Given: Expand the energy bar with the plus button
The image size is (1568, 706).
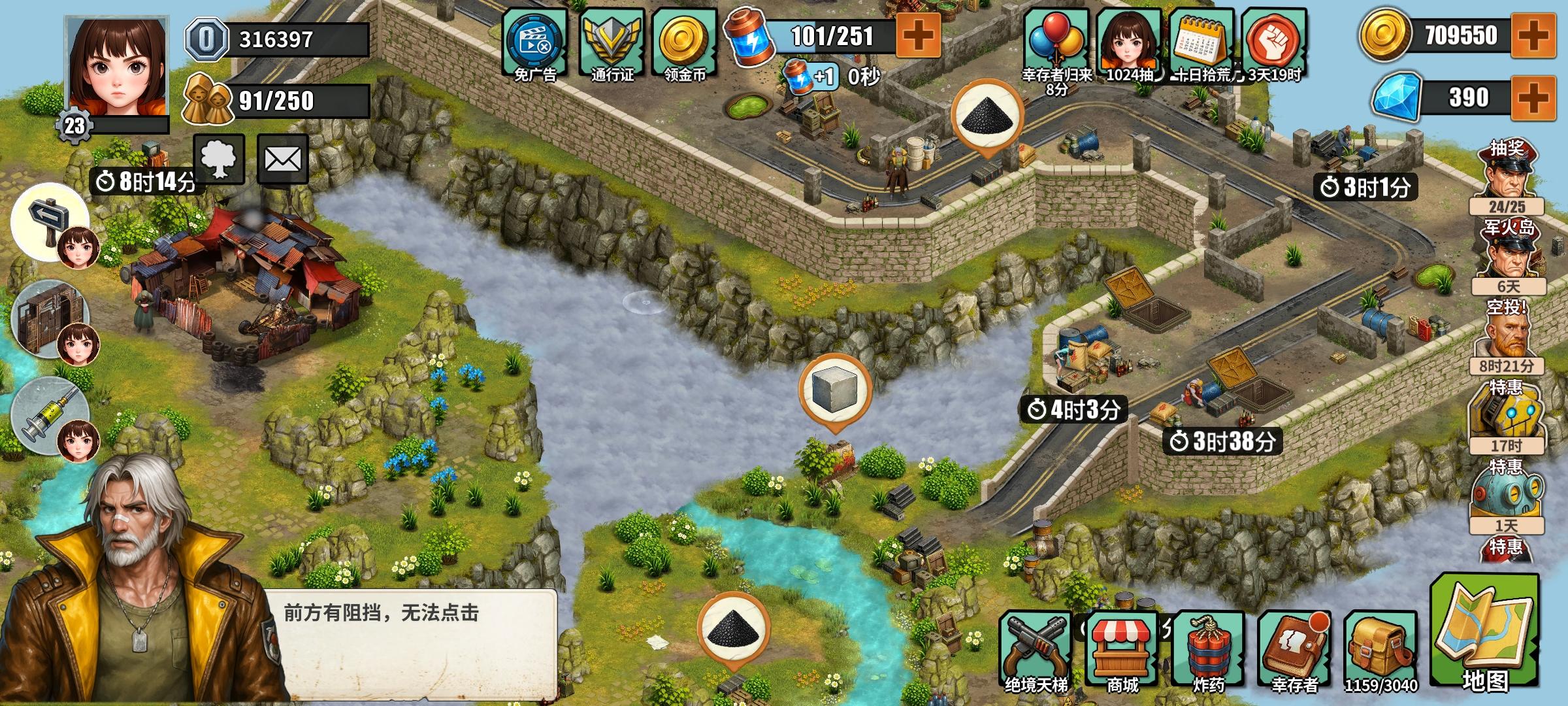Looking at the screenshot, I should [917, 36].
